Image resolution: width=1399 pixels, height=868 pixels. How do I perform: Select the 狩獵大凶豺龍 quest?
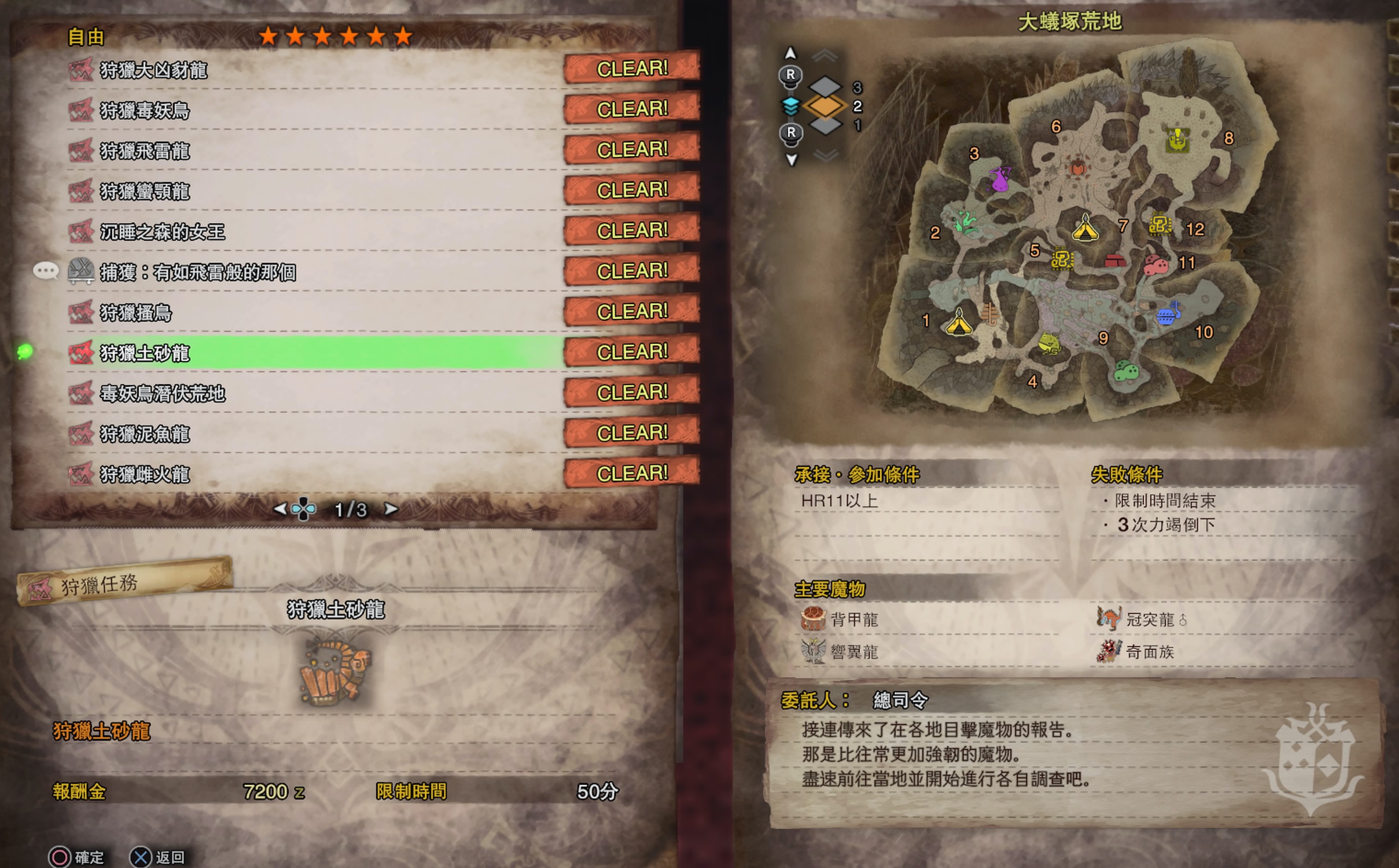coord(154,71)
